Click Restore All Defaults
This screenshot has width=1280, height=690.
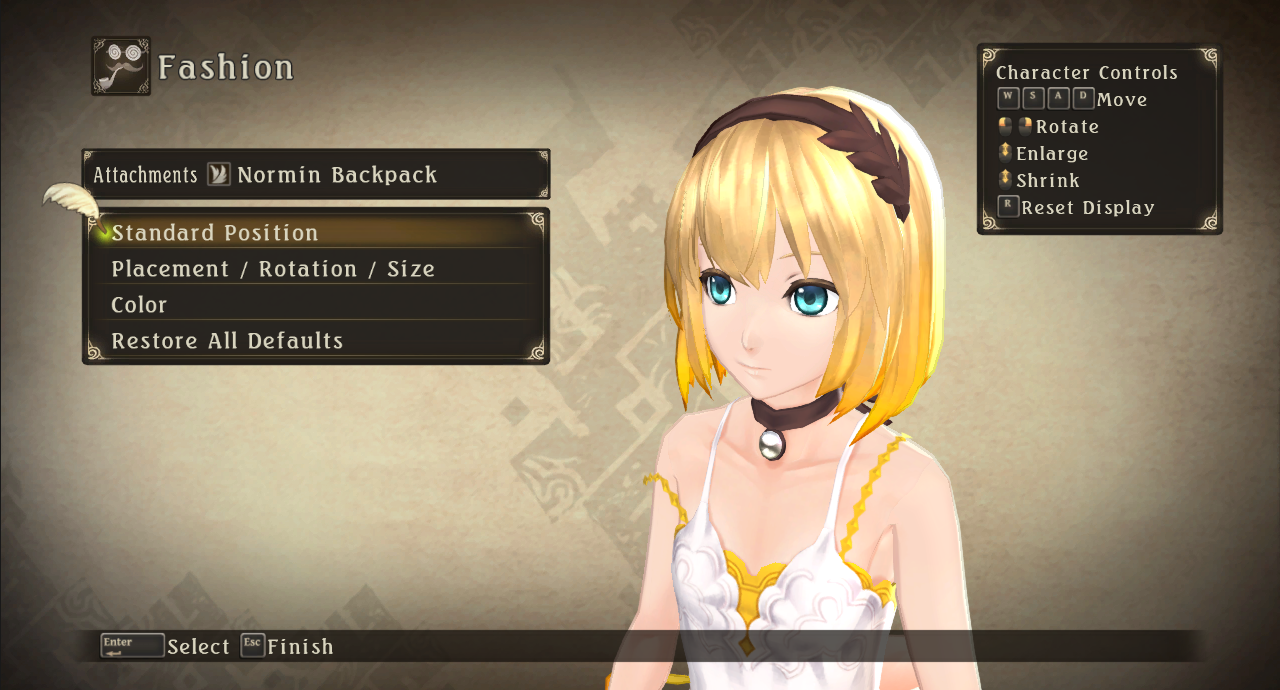point(227,341)
